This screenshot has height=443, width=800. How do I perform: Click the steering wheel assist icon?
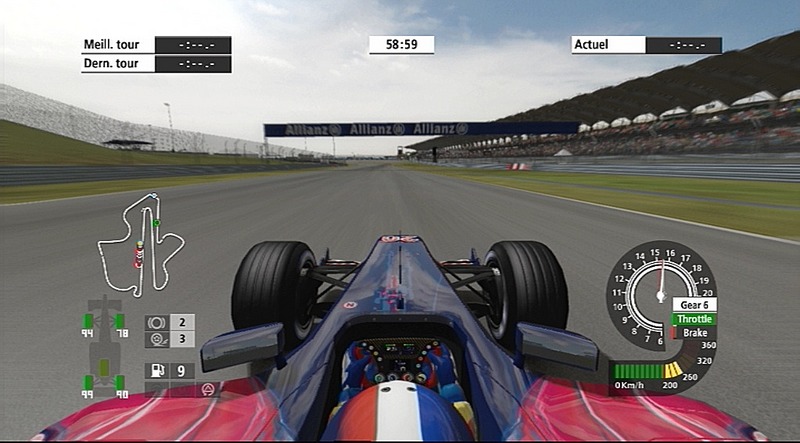pyautogui.click(x=207, y=388)
